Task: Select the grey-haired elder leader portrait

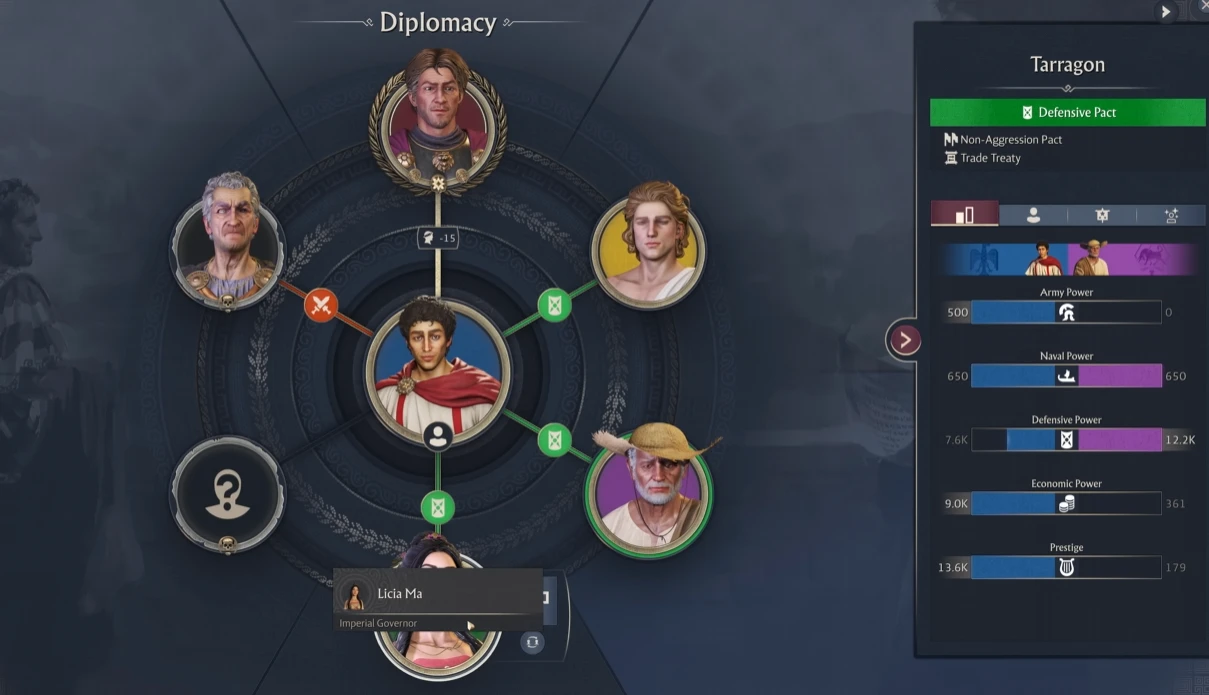Action: pyautogui.click(x=227, y=238)
